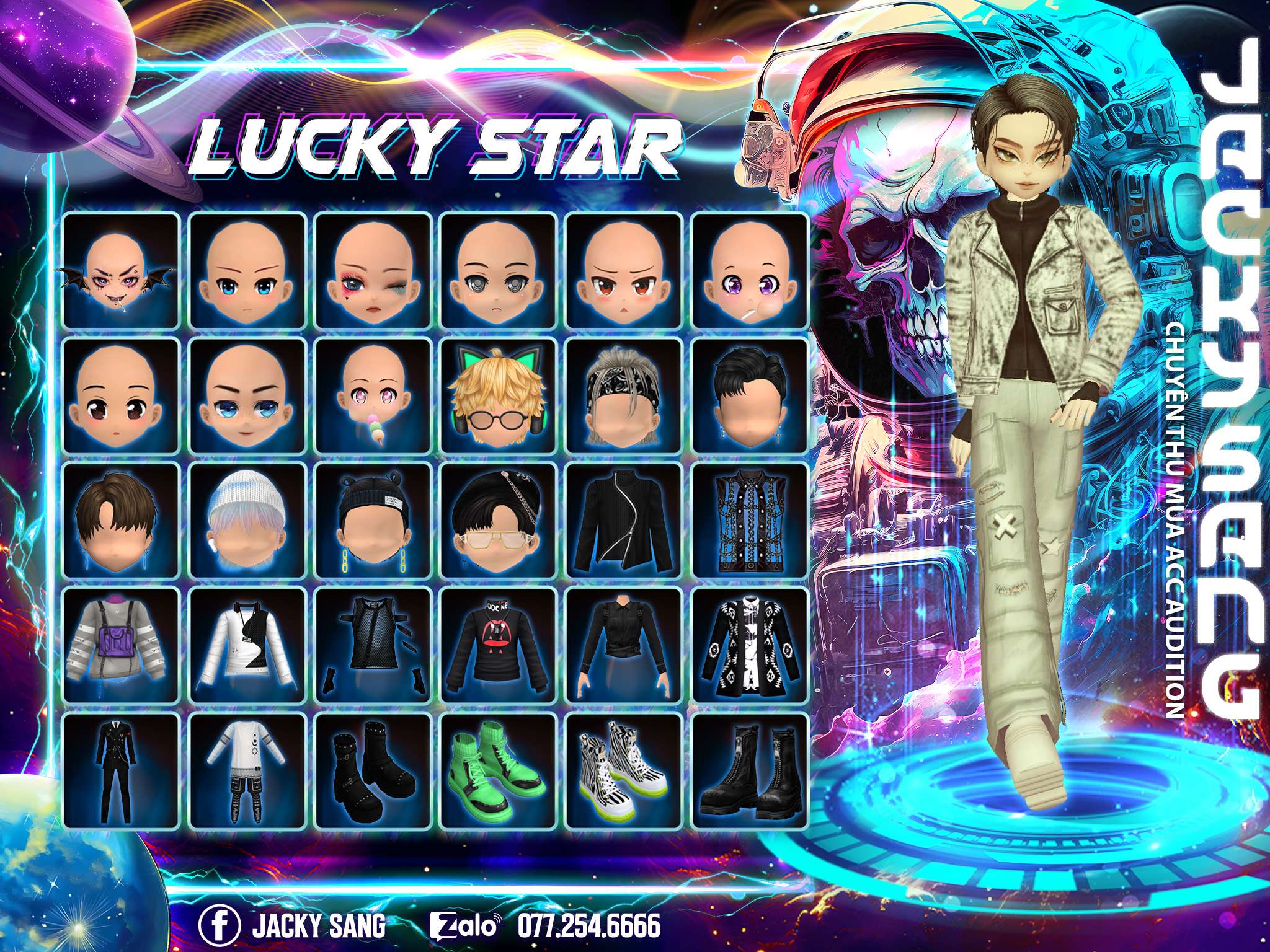Select the zebra-print high-top shoes

623,770
